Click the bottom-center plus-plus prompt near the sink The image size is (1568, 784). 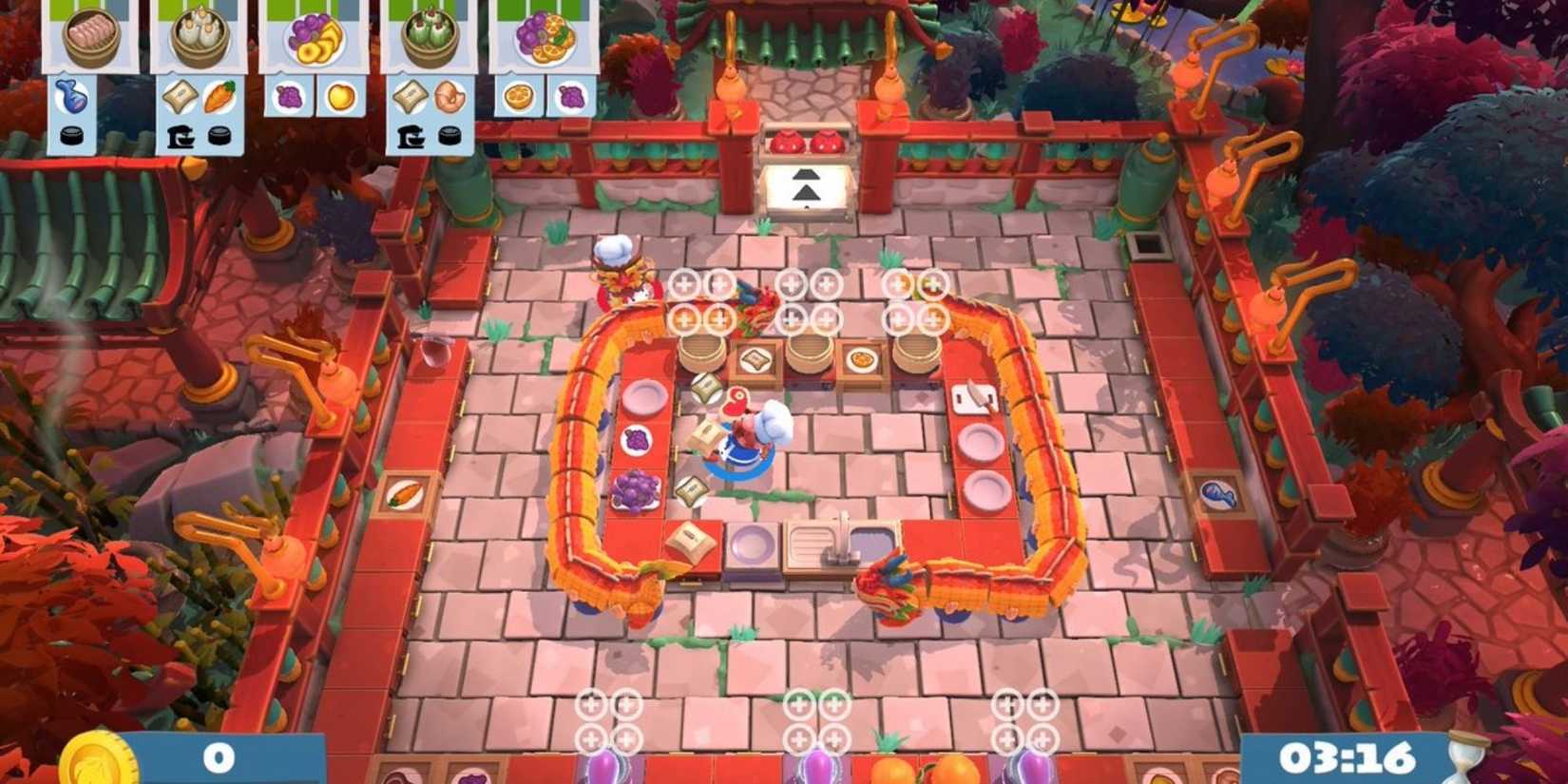click(x=815, y=720)
